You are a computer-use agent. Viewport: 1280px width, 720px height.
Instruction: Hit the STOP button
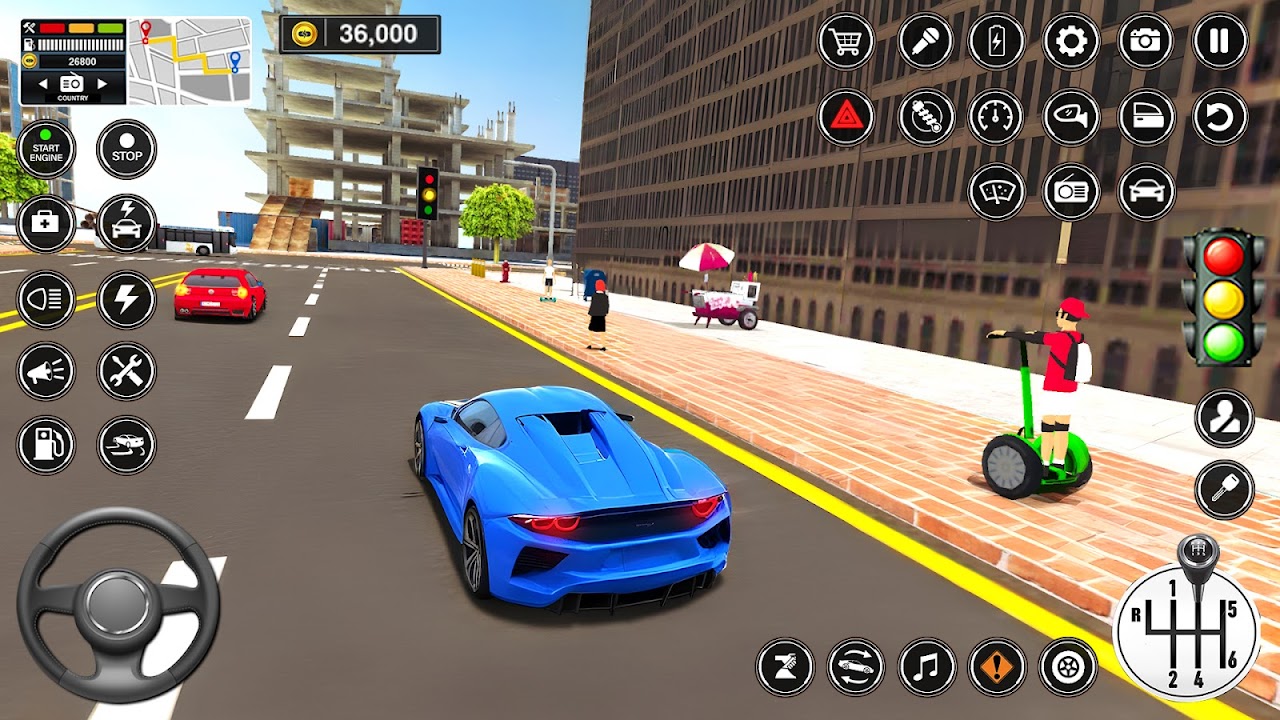127,150
